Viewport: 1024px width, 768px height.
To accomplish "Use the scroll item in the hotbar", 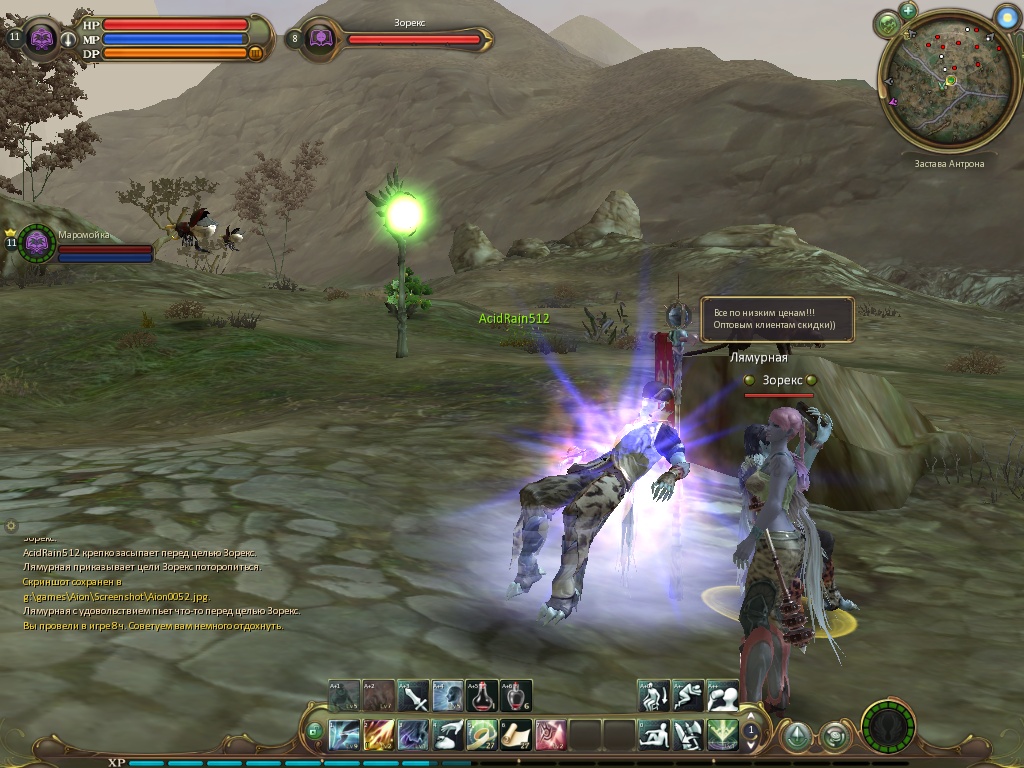I will 516,735.
